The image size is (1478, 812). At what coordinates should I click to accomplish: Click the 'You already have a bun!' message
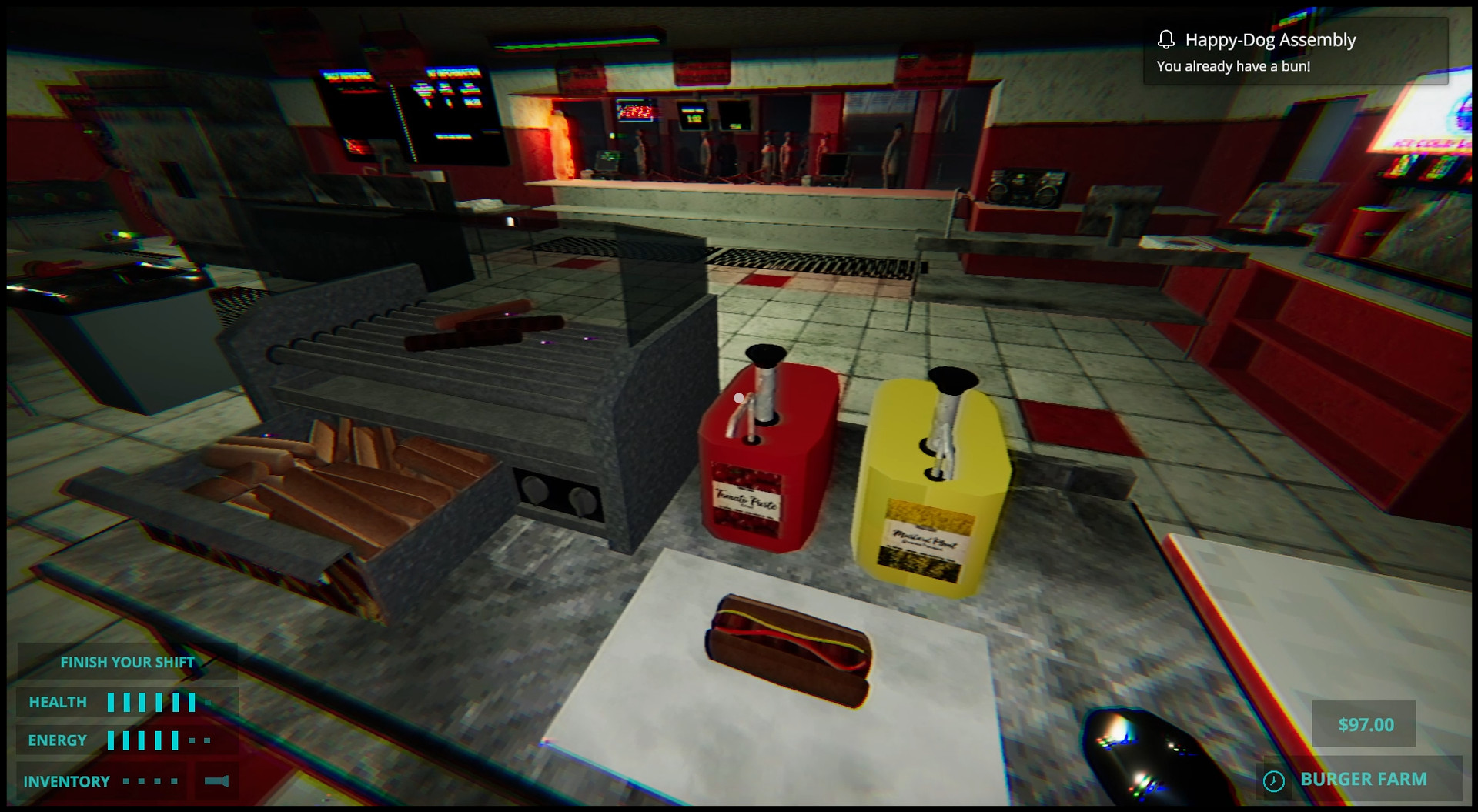pyautogui.click(x=1233, y=66)
